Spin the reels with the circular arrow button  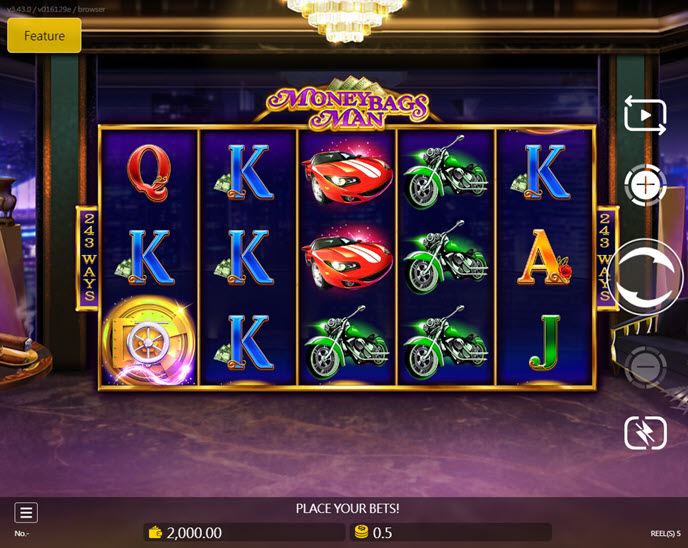pyautogui.click(x=646, y=277)
